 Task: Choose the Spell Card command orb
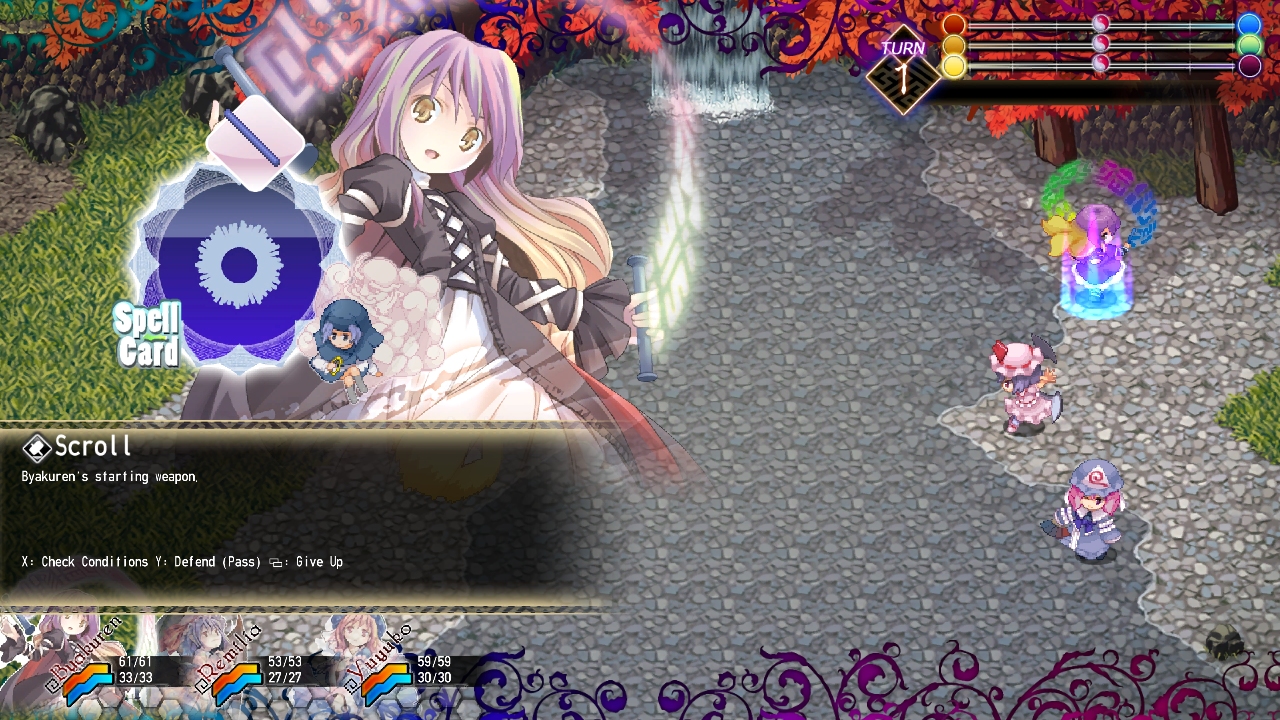[x=238, y=266]
